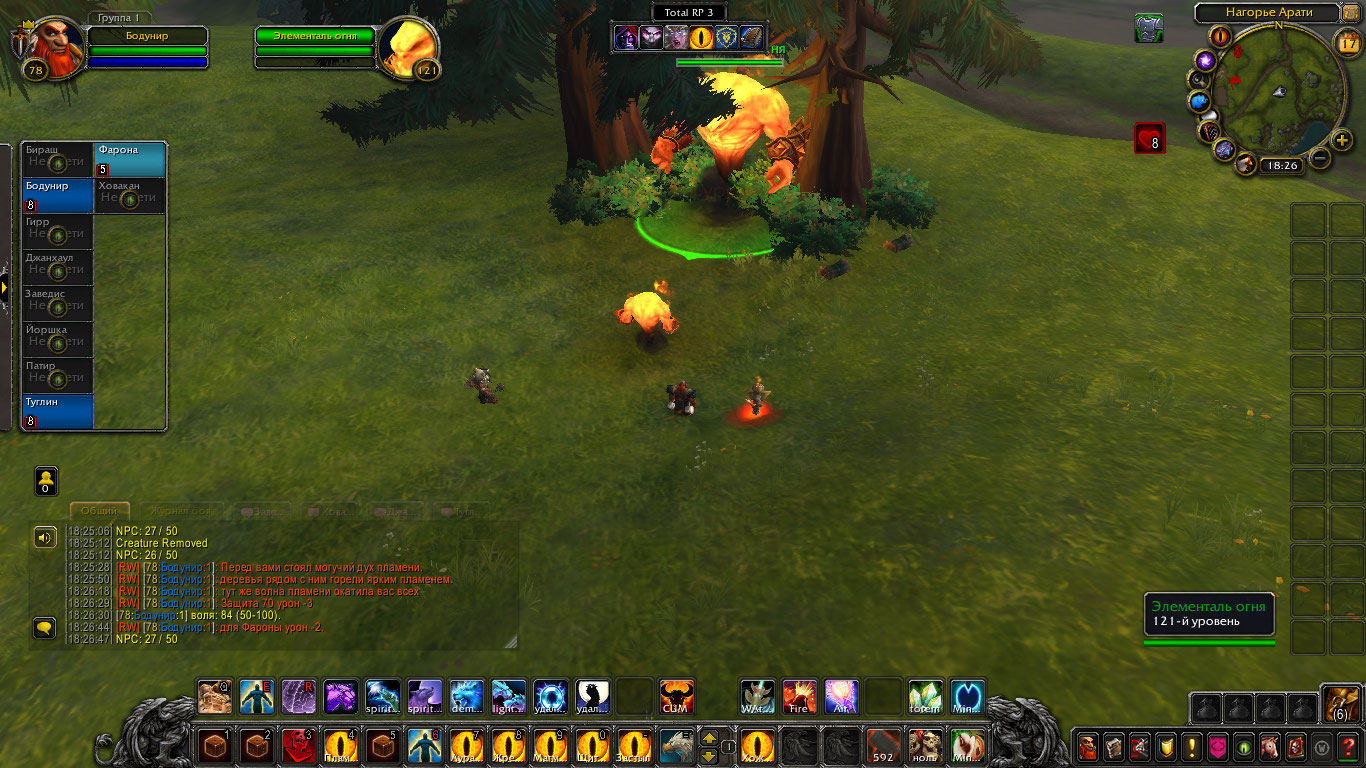Viewport: 1366px width, 768px height.
Task: Zoom in the minimap with plus button
Action: click(x=1342, y=140)
